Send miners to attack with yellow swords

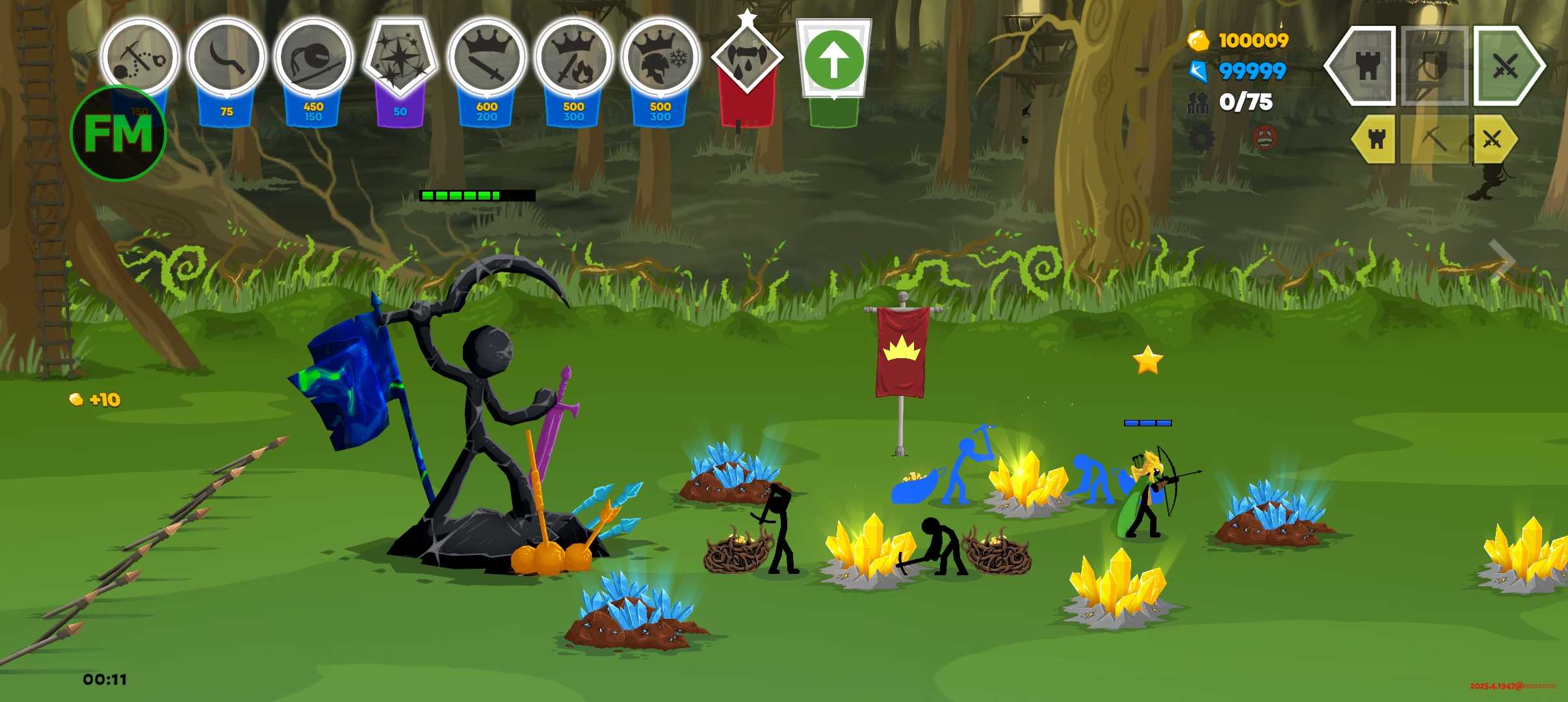1493,139
